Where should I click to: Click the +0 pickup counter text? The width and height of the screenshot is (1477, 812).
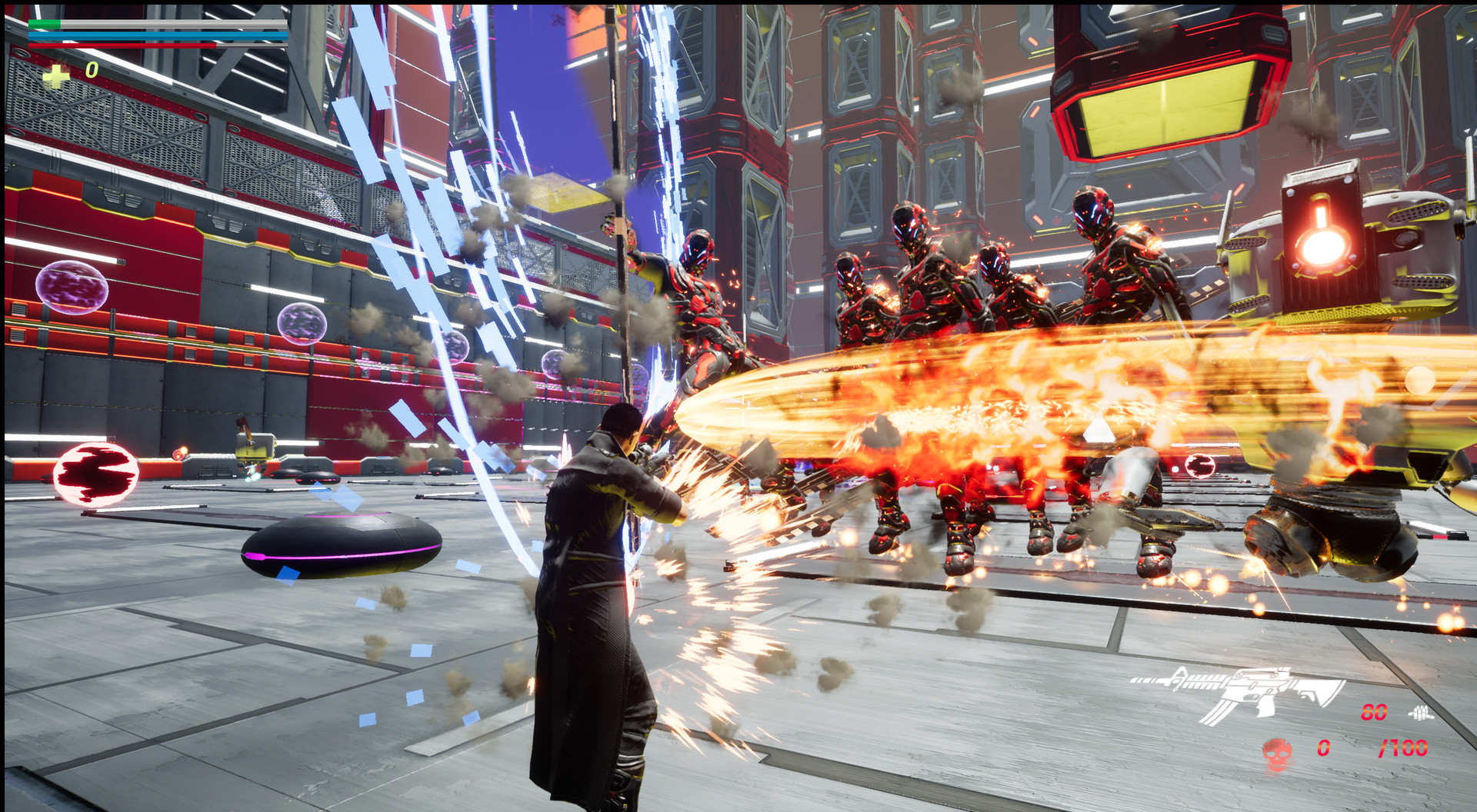tap(77, 74)
